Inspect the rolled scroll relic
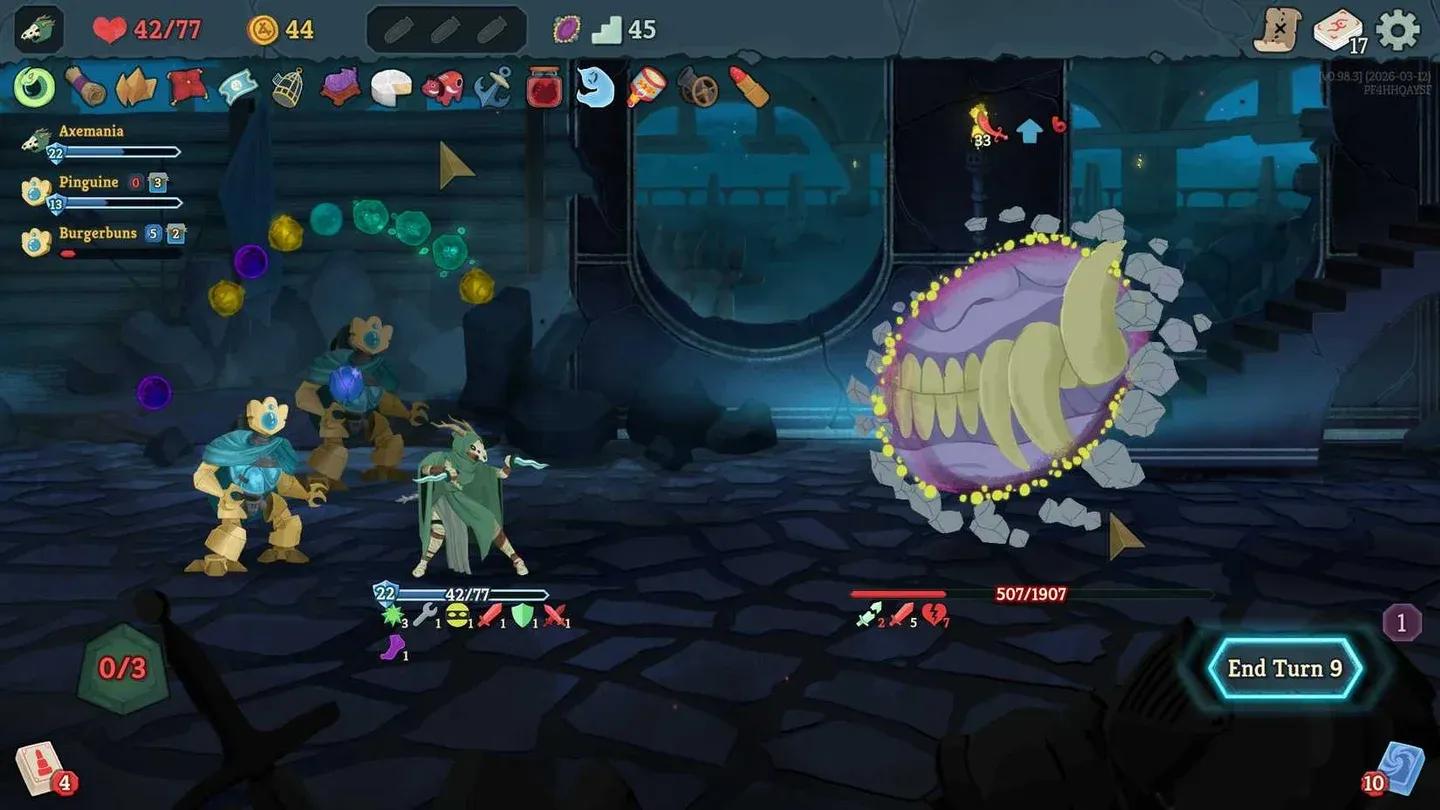The height and width of the screenshot is (810, 1440). click(83, 88)
